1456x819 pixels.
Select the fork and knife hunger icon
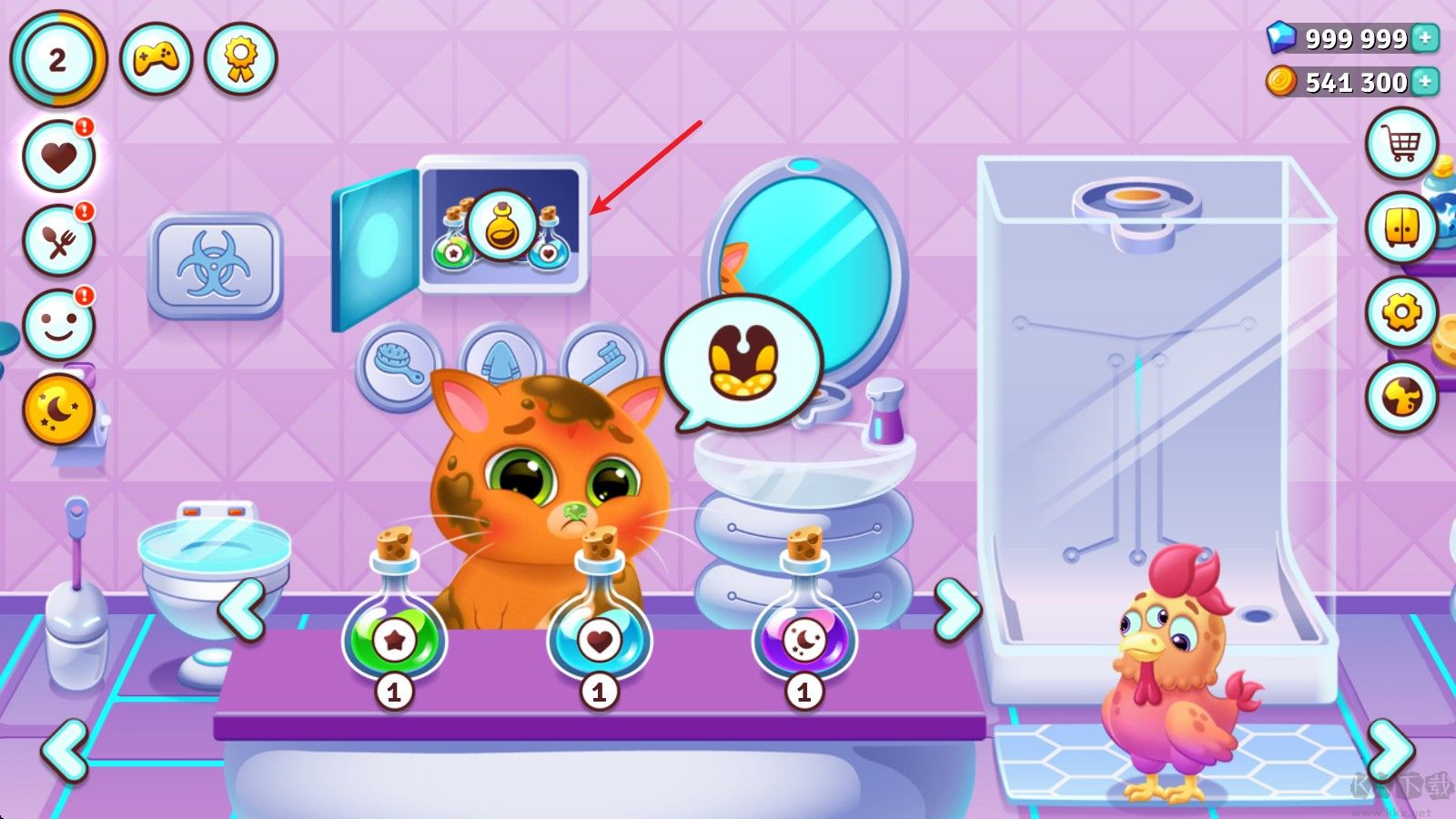[59, 241]
